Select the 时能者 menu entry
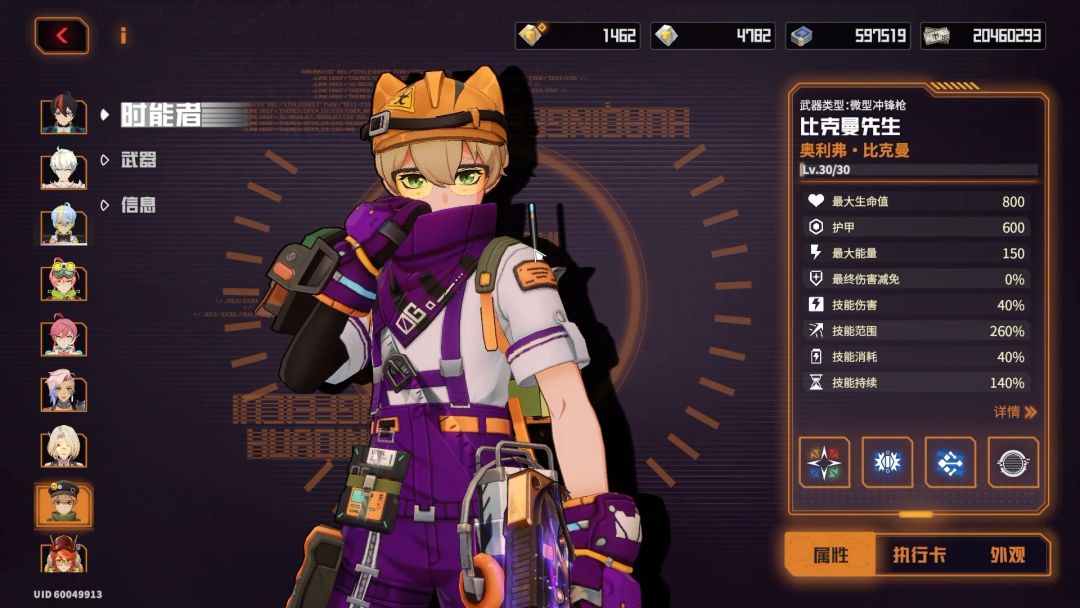The image size is (1080, 608). [x=160, y=115]
